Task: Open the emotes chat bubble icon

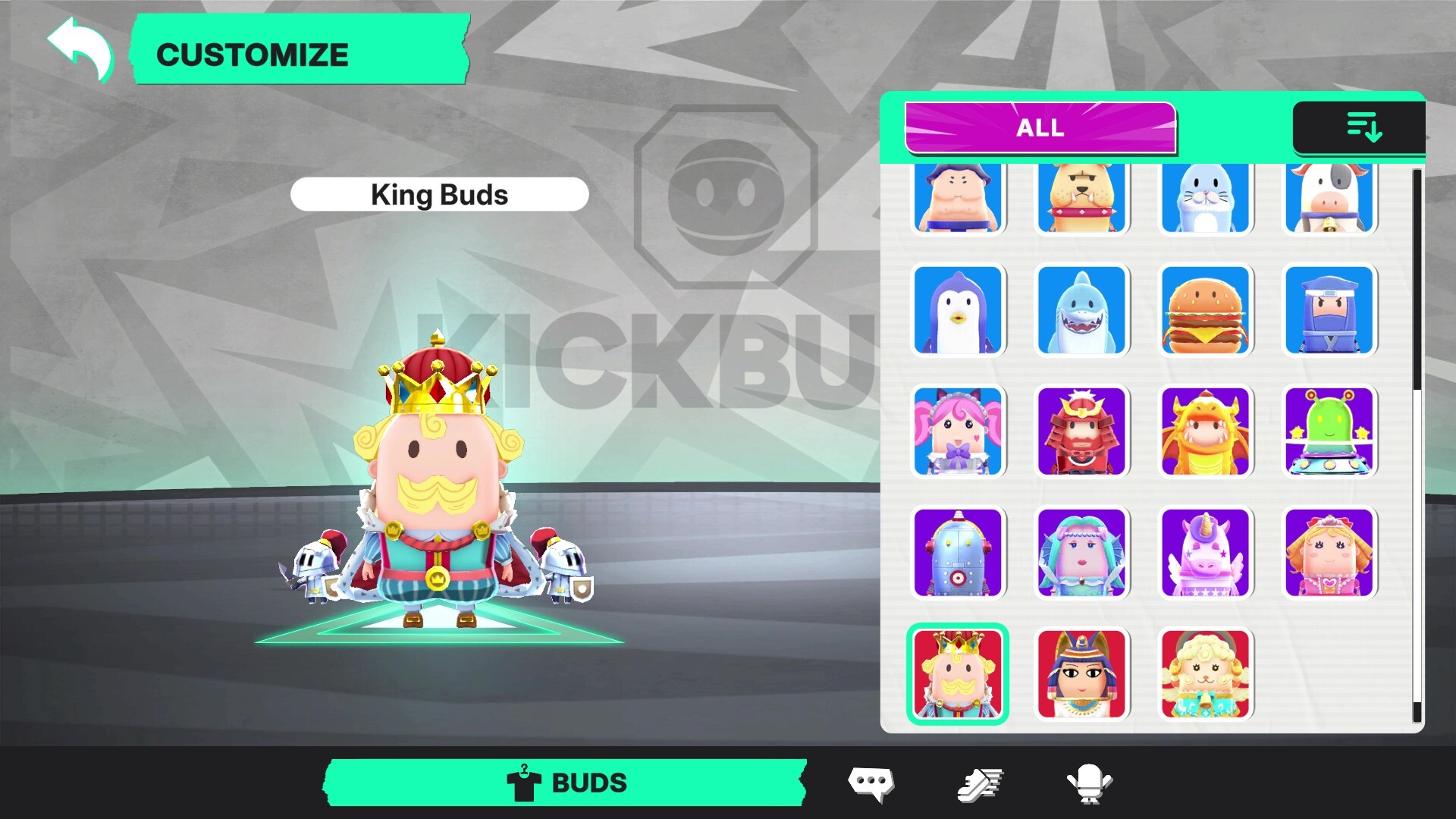Action: tap(871, 783)
